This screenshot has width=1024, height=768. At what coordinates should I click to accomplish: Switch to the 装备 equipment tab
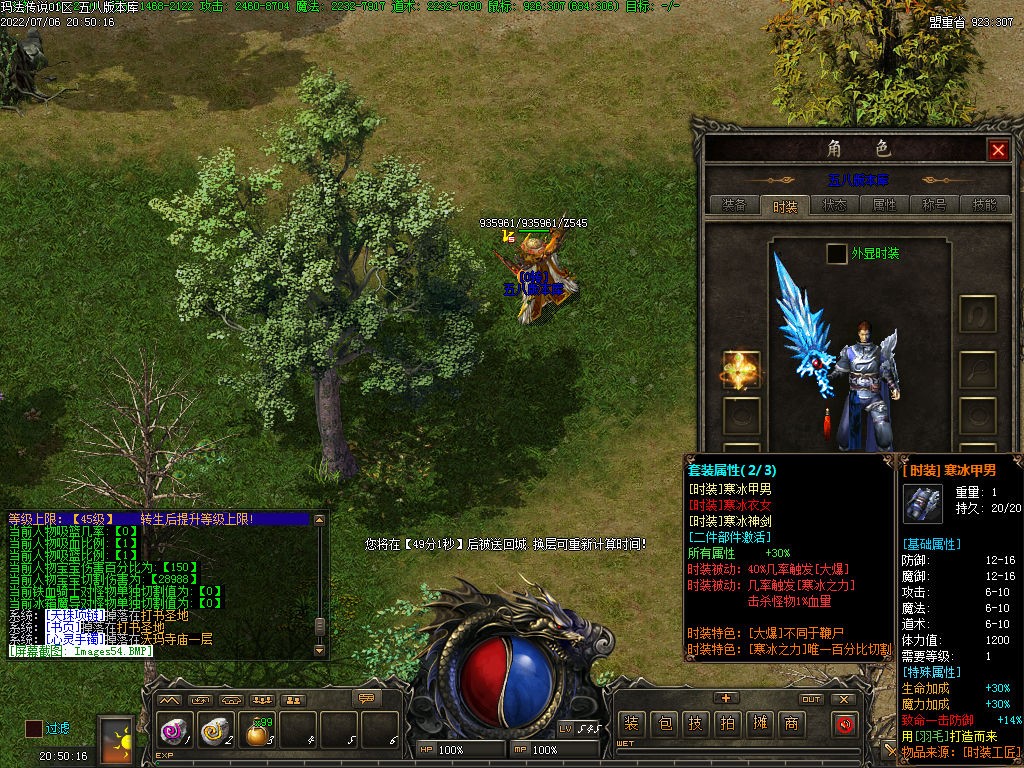click(733, 205)
